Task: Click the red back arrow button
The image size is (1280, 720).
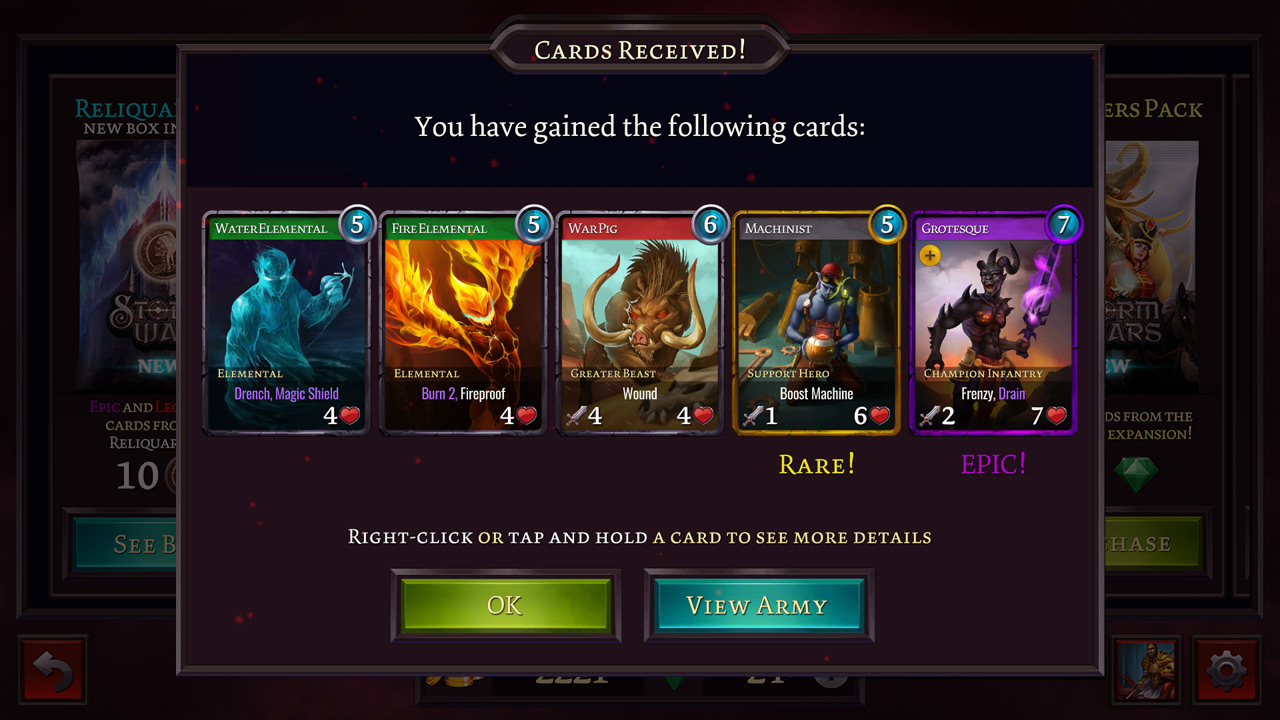Action: 53,670
